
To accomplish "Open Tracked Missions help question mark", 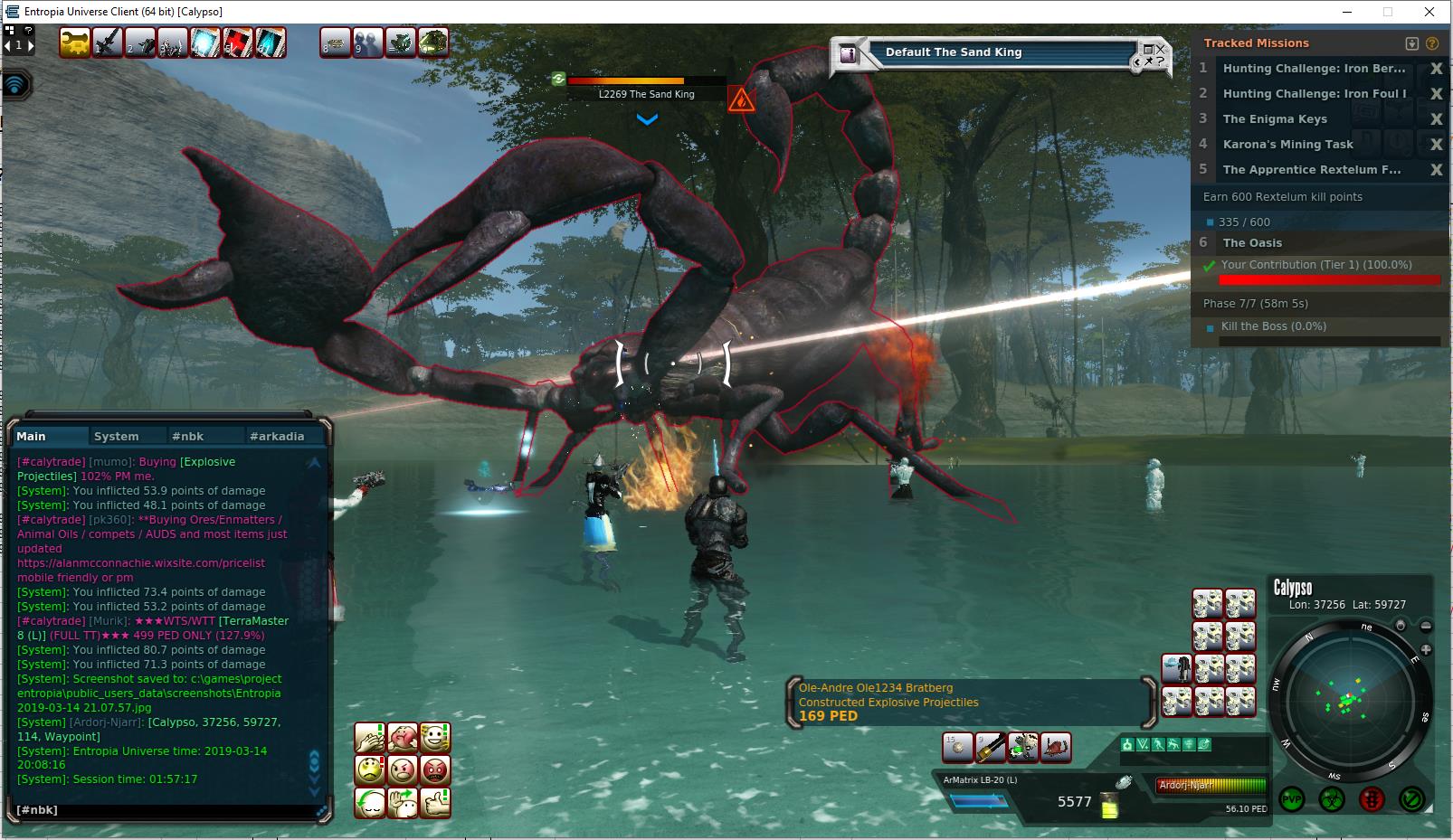I will (1431, 43).
